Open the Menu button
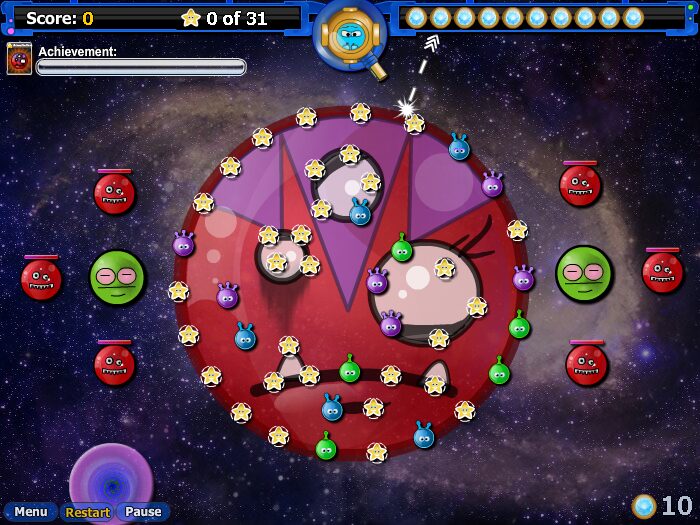700x525 pixels. click(x=30, y=512)
